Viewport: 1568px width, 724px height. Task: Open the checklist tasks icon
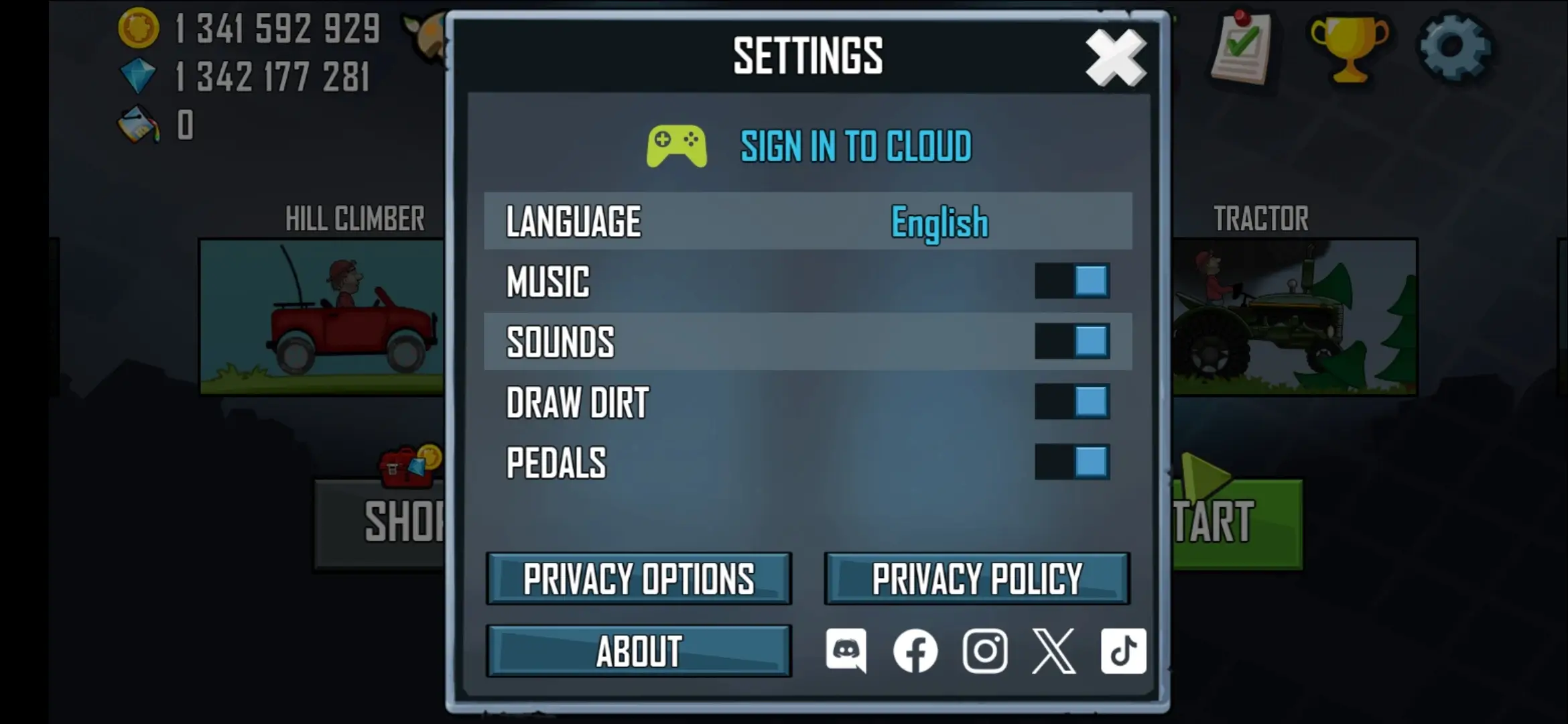coord(1241,48)
